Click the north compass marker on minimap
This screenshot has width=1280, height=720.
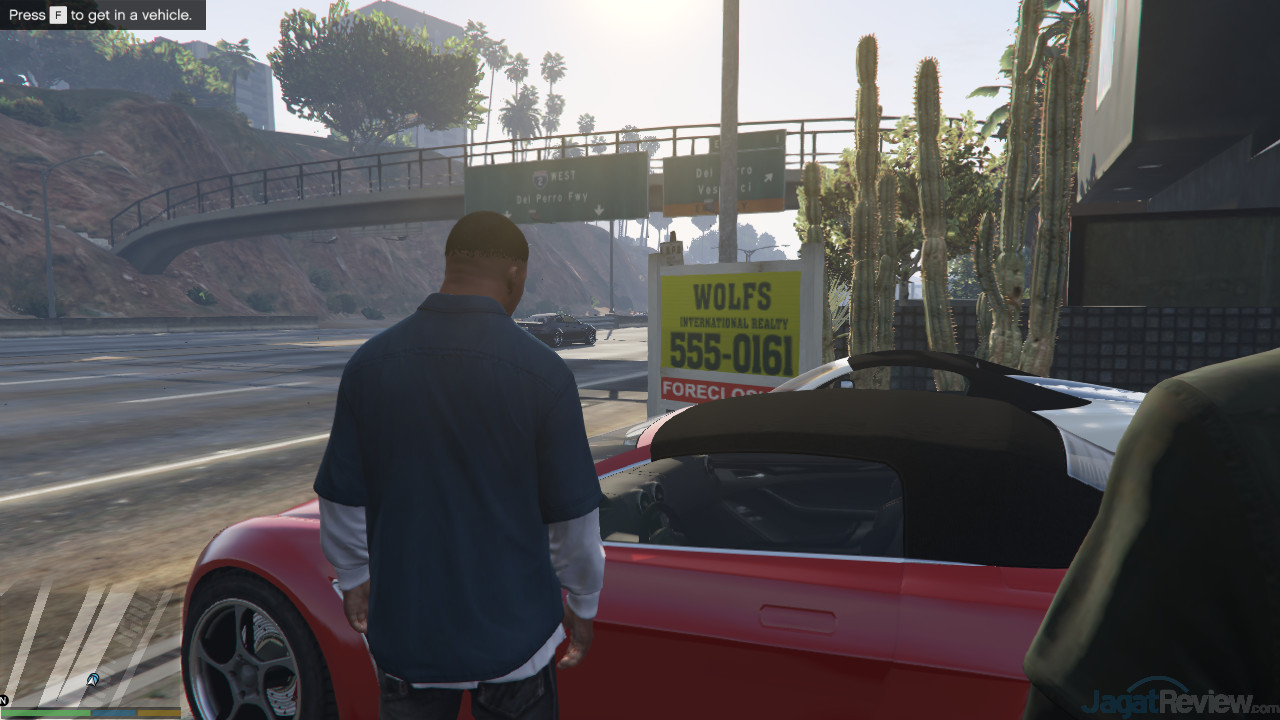[x=5, y=700]
